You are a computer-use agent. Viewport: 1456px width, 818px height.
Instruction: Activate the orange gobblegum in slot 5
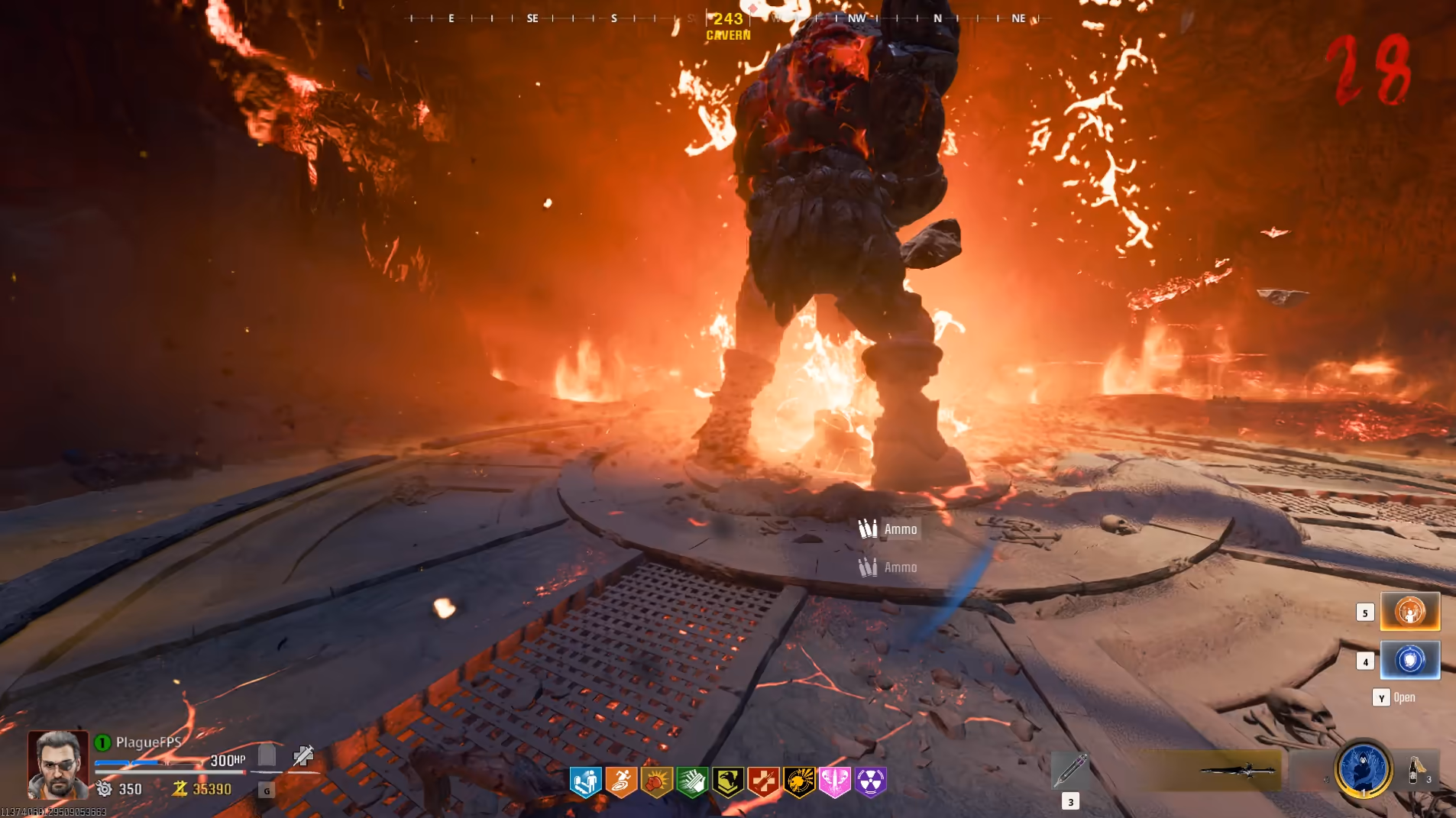pos(1410,612)
